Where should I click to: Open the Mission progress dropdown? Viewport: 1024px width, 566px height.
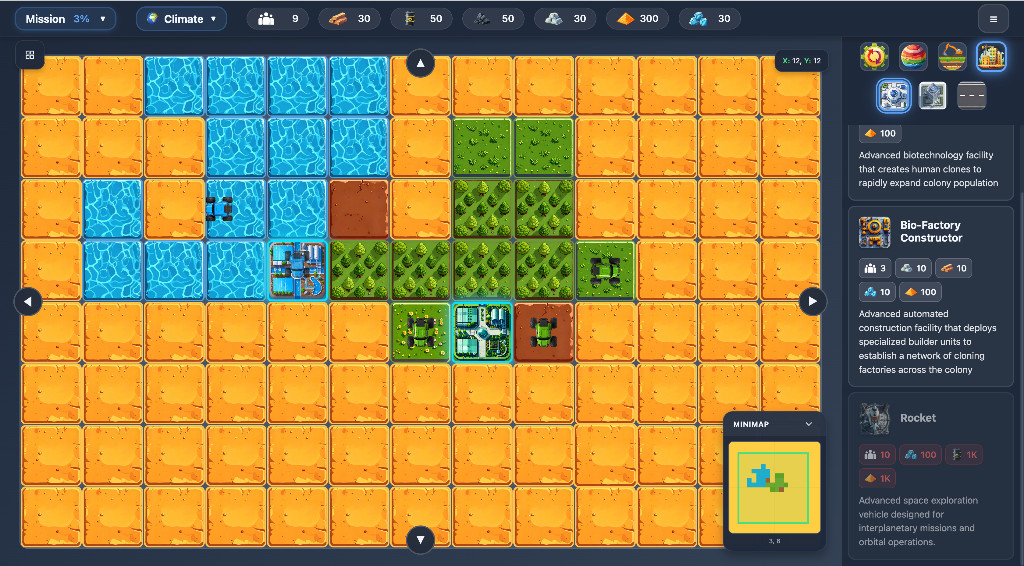[65, 19]
